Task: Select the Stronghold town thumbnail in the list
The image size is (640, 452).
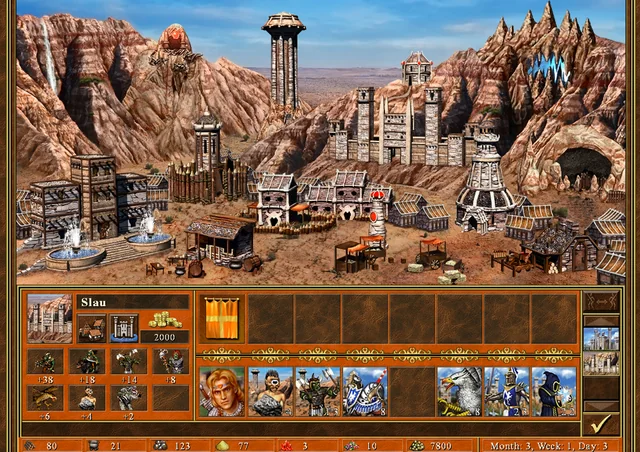Action: 601,363
